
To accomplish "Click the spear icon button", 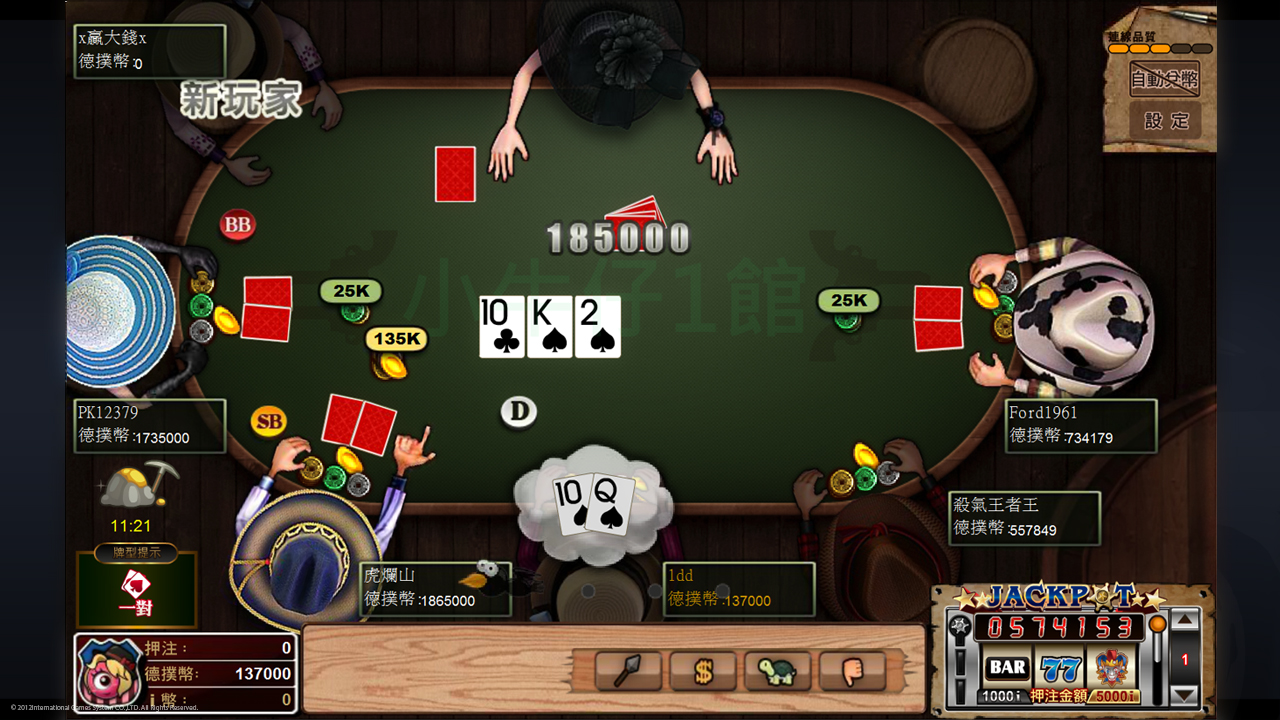I will pyautogui.click(x=628, y=671).
